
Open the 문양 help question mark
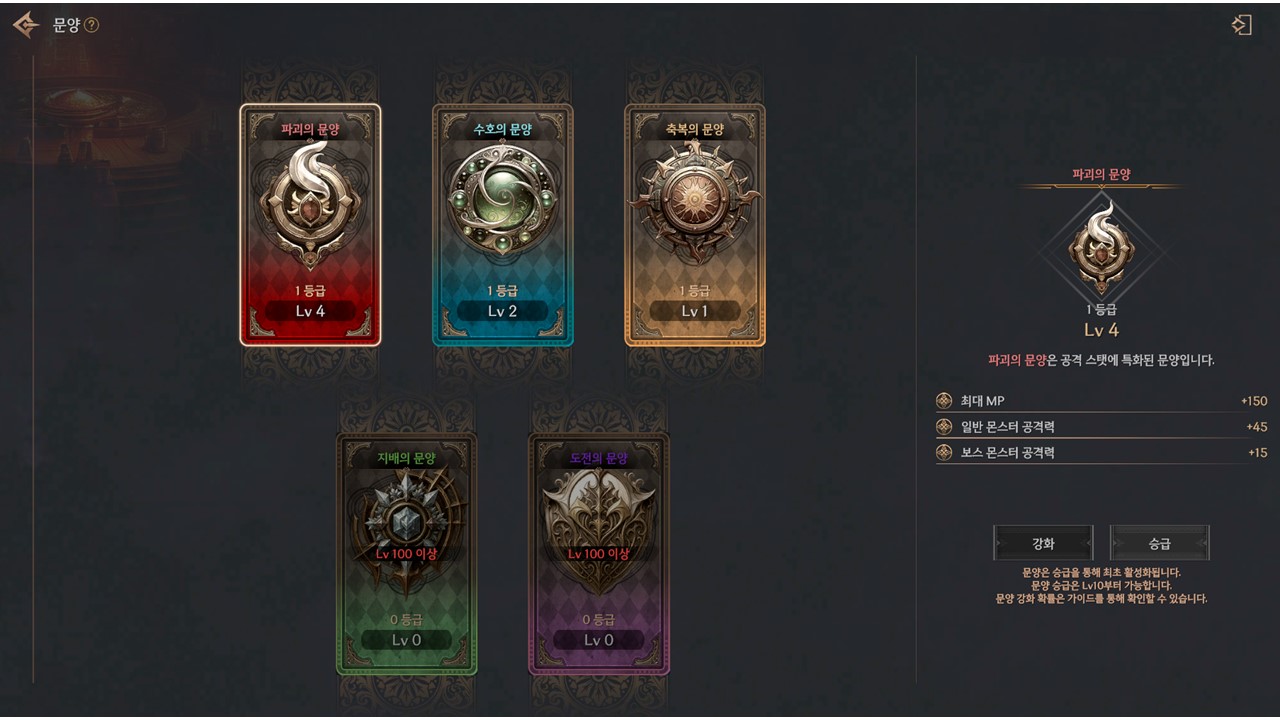click(92, 25)
